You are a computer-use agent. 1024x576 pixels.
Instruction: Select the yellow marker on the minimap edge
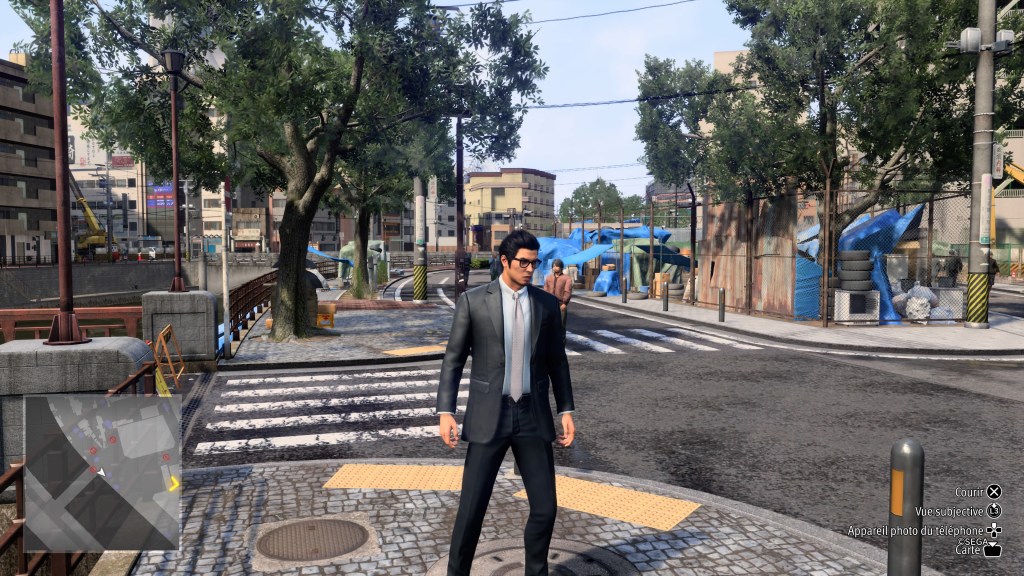pos(174,484)
